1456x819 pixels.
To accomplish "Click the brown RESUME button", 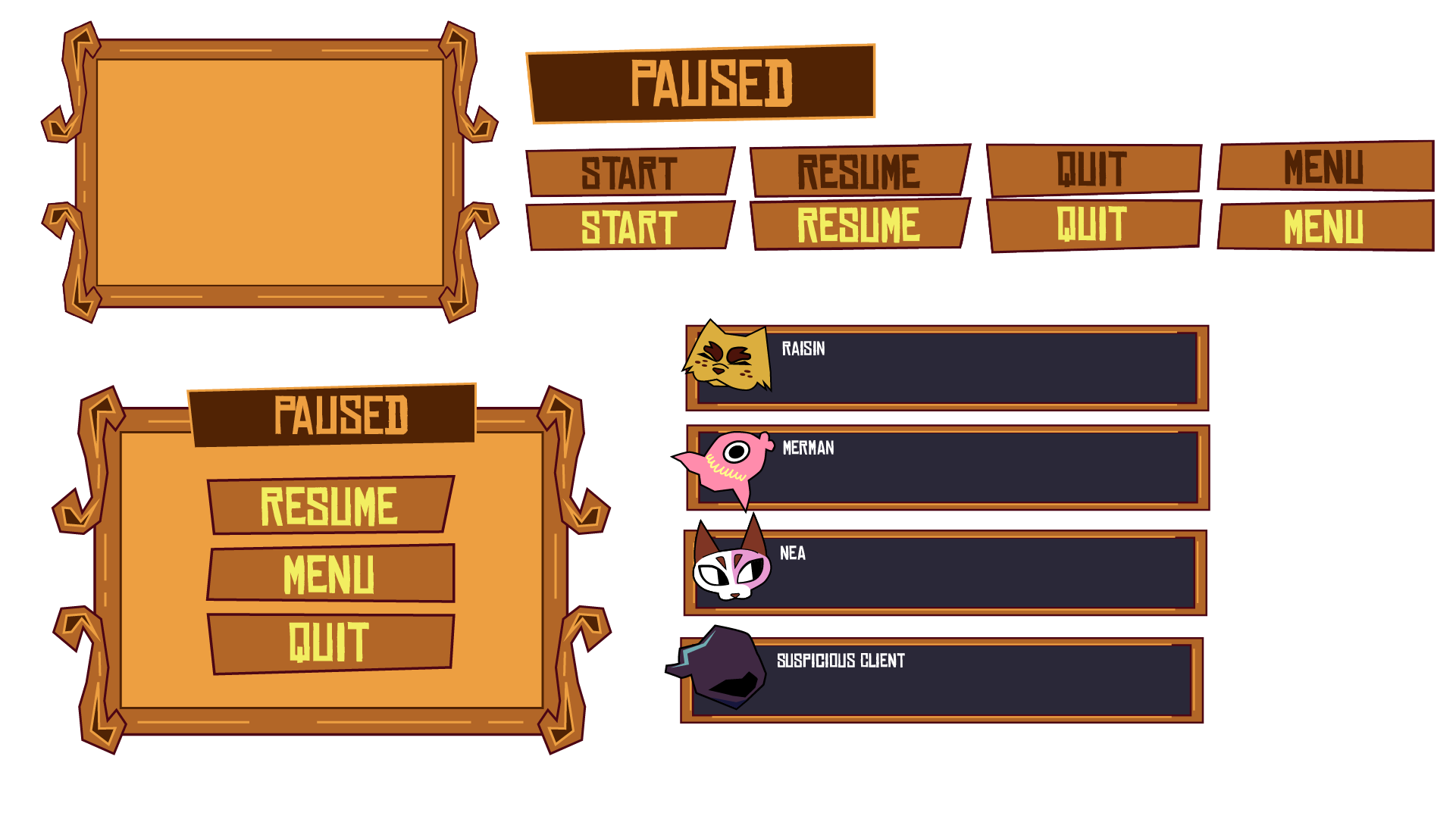I will point(859,169).
